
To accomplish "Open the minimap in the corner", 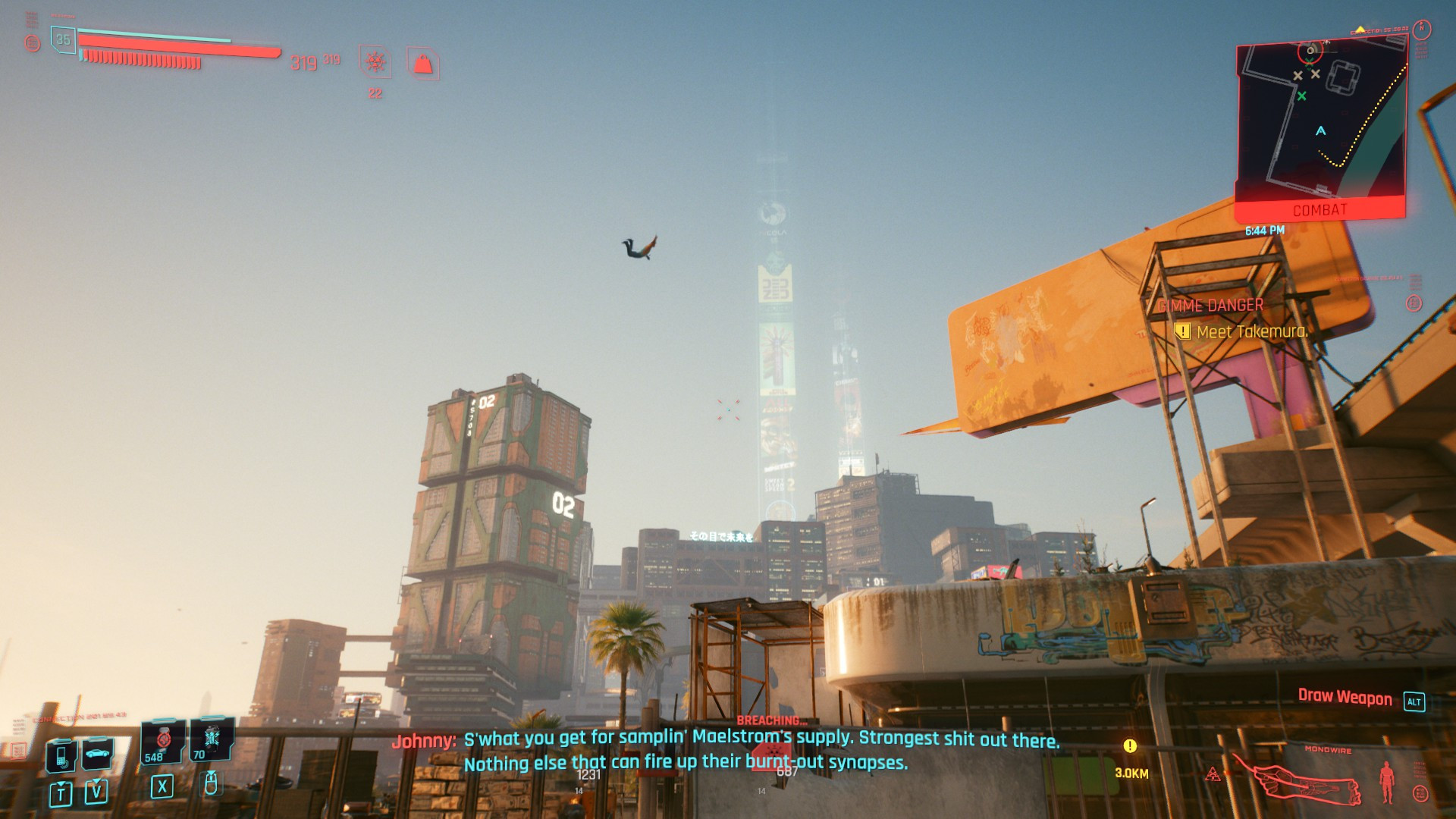I will (1321, 121).
